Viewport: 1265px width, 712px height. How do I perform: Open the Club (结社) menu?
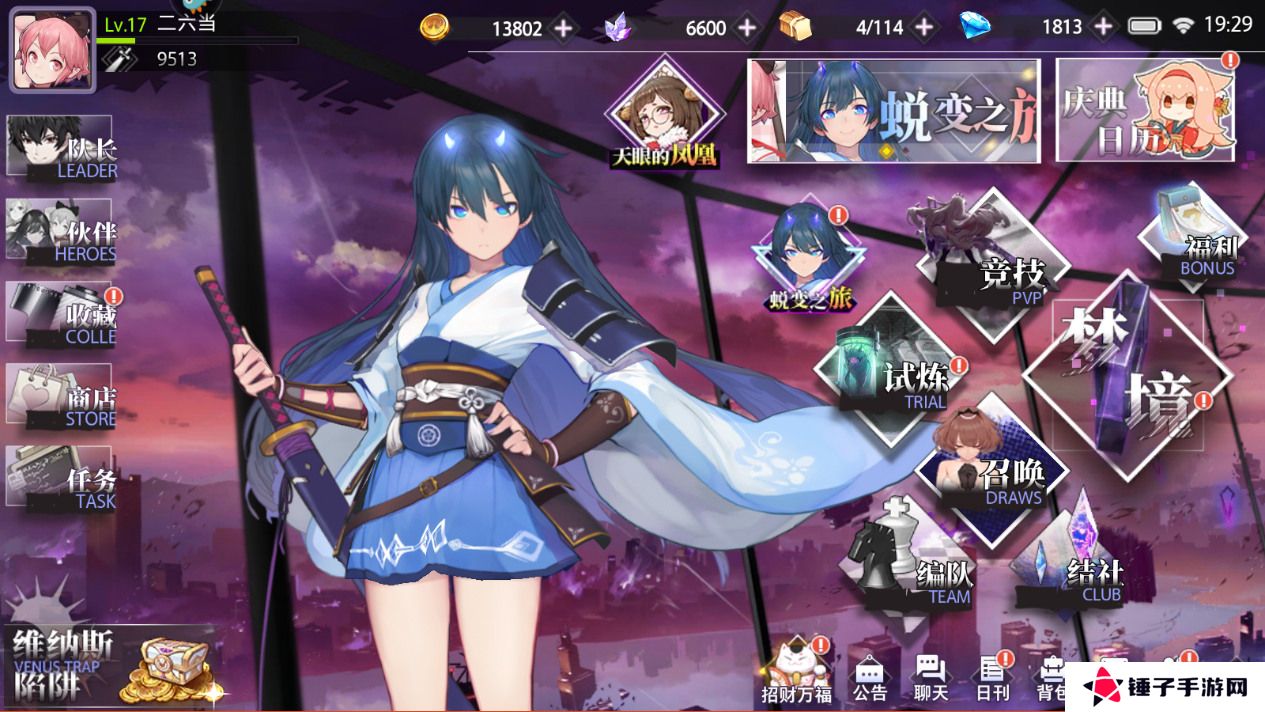[1073, 567]
